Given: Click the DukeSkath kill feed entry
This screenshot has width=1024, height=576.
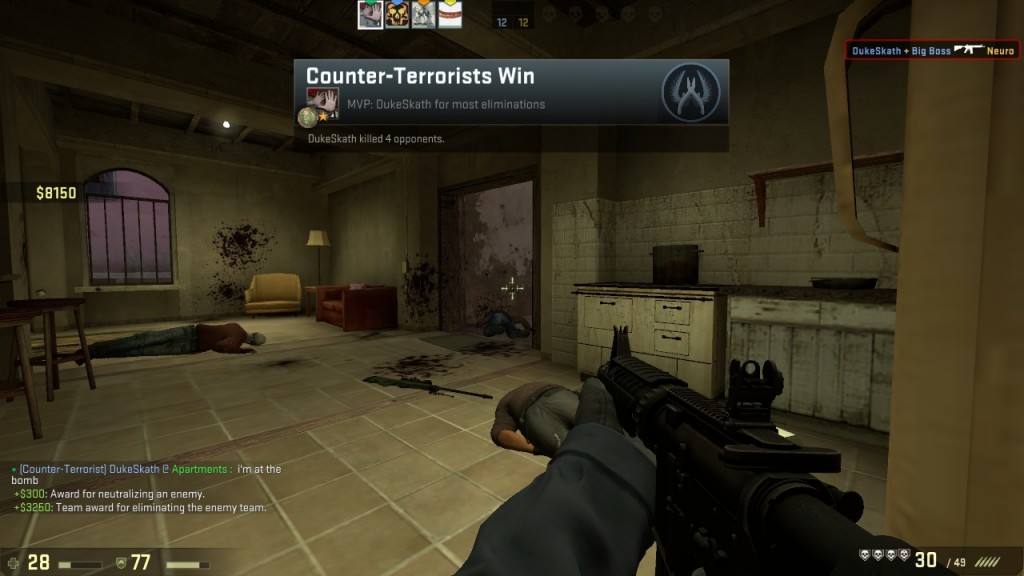Looking at the screenshot, I should coord(932,50).
